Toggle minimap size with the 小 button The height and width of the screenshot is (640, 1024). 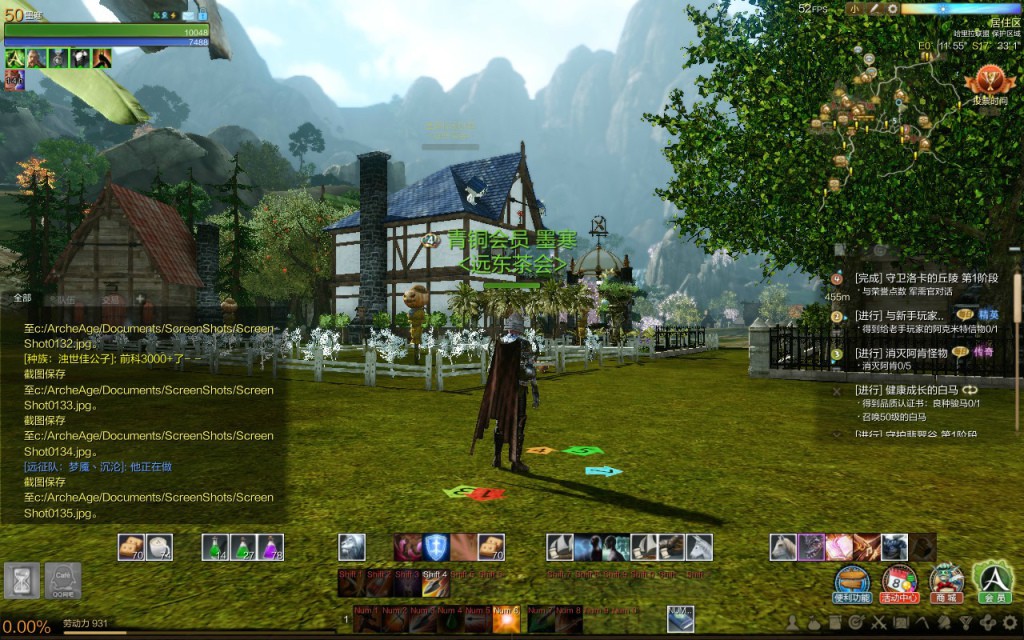[853, 9]
